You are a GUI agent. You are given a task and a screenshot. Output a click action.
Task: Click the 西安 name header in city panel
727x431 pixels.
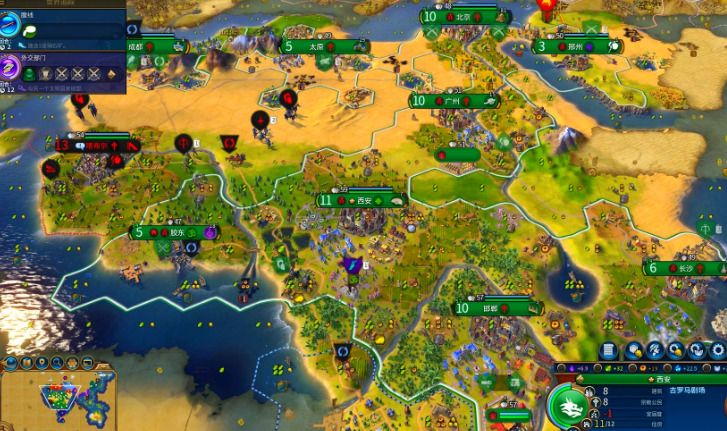664,380
